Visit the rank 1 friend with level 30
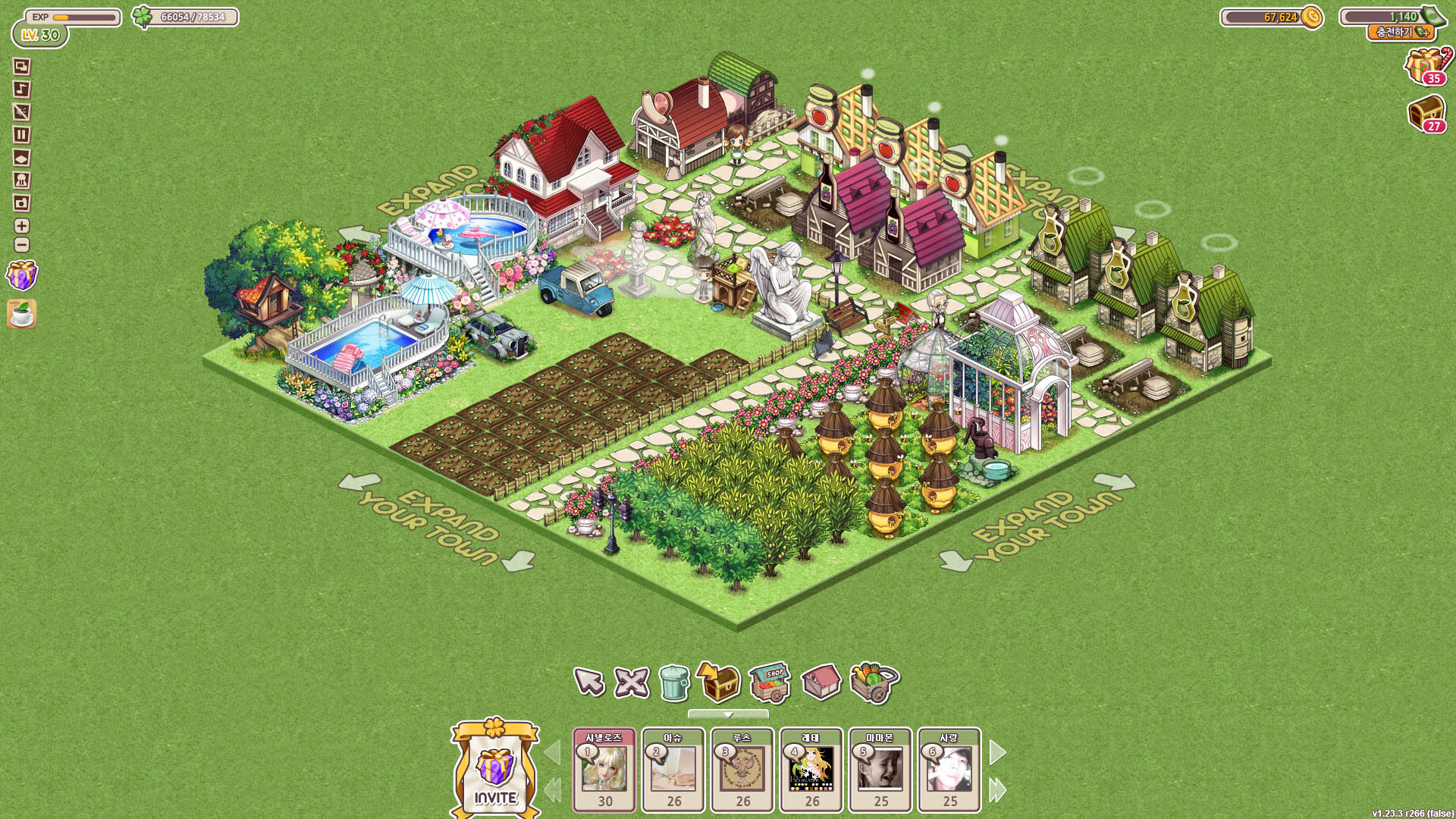 click(604, 770)
